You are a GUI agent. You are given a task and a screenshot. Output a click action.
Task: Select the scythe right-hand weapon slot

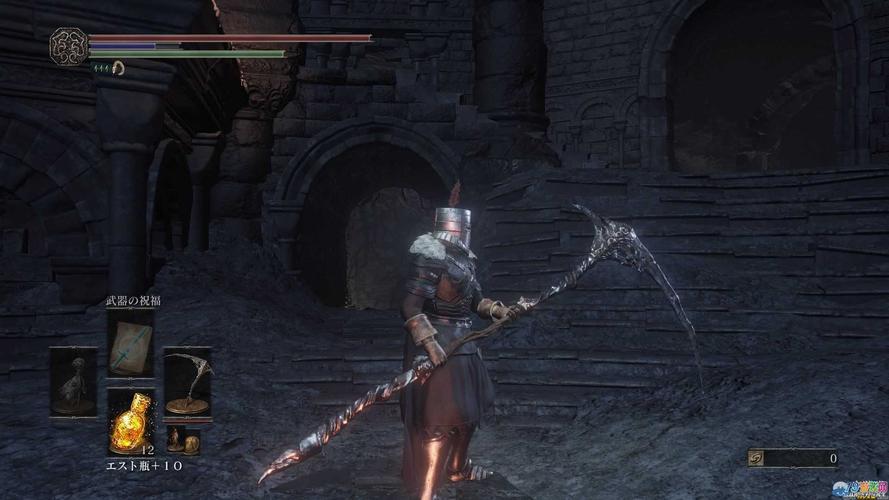pos(187,381)
